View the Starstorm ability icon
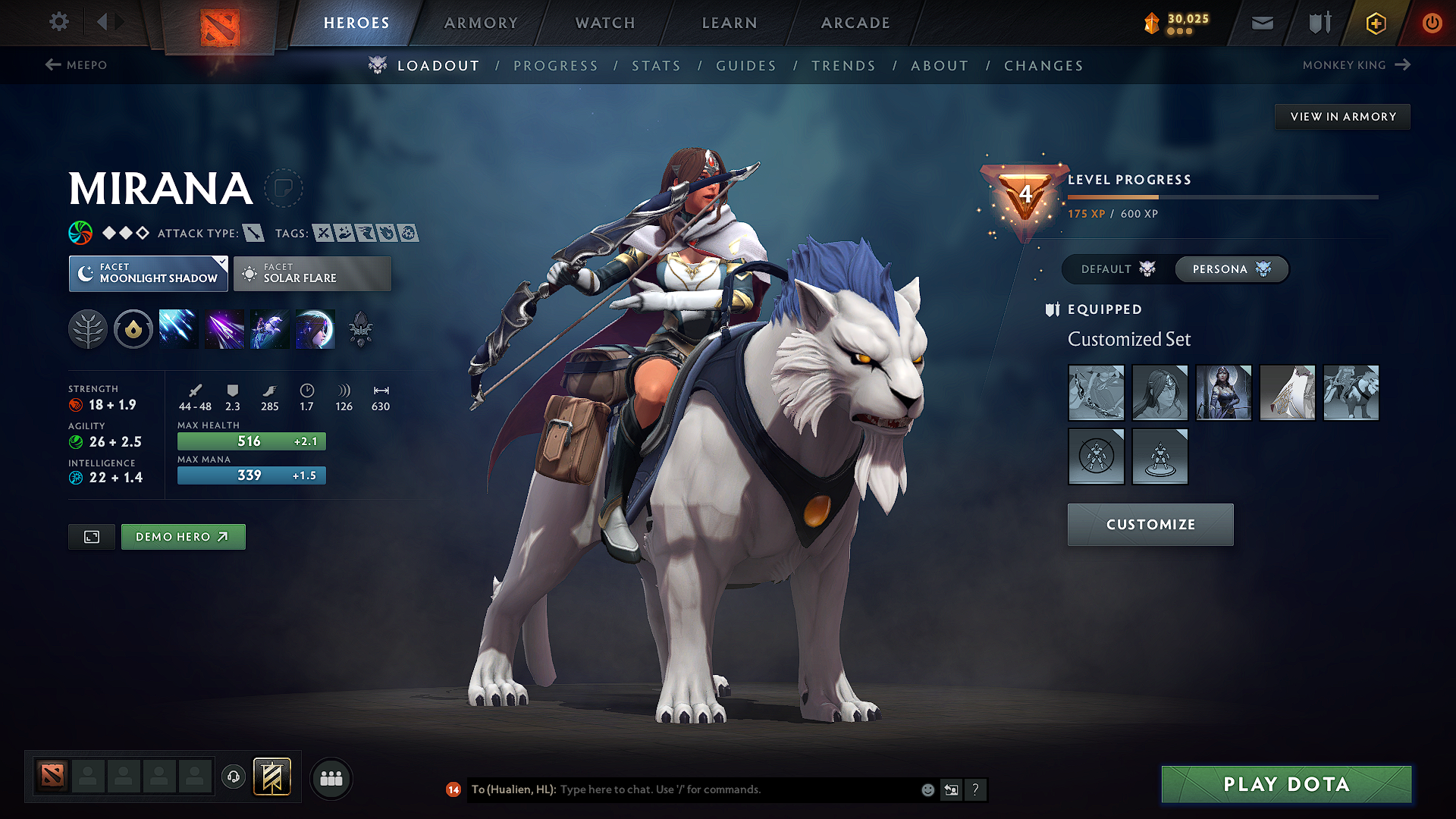Viewport: 1456px width, 819px height. [178, 328]
